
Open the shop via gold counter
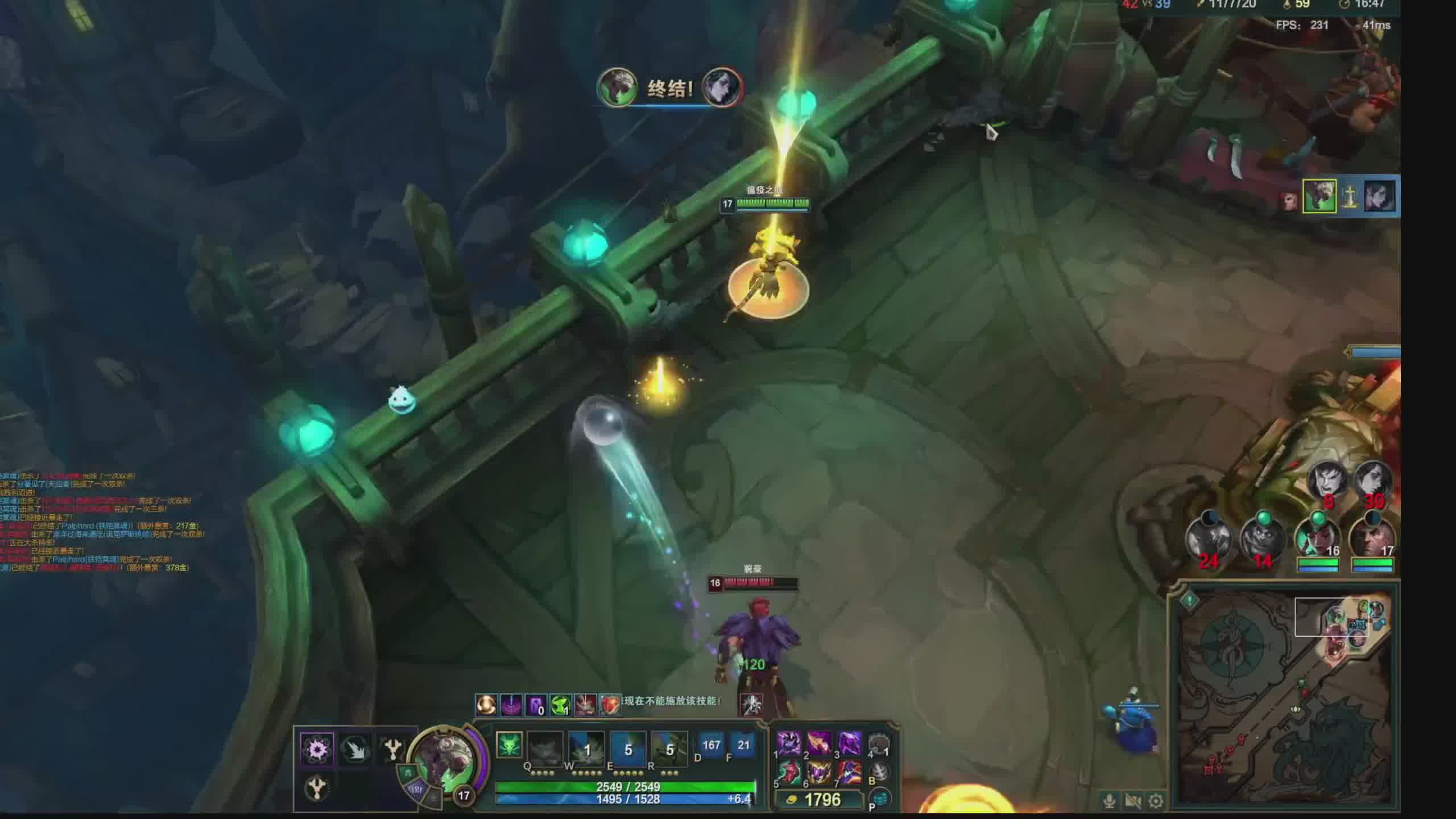[x=822, y=800]
